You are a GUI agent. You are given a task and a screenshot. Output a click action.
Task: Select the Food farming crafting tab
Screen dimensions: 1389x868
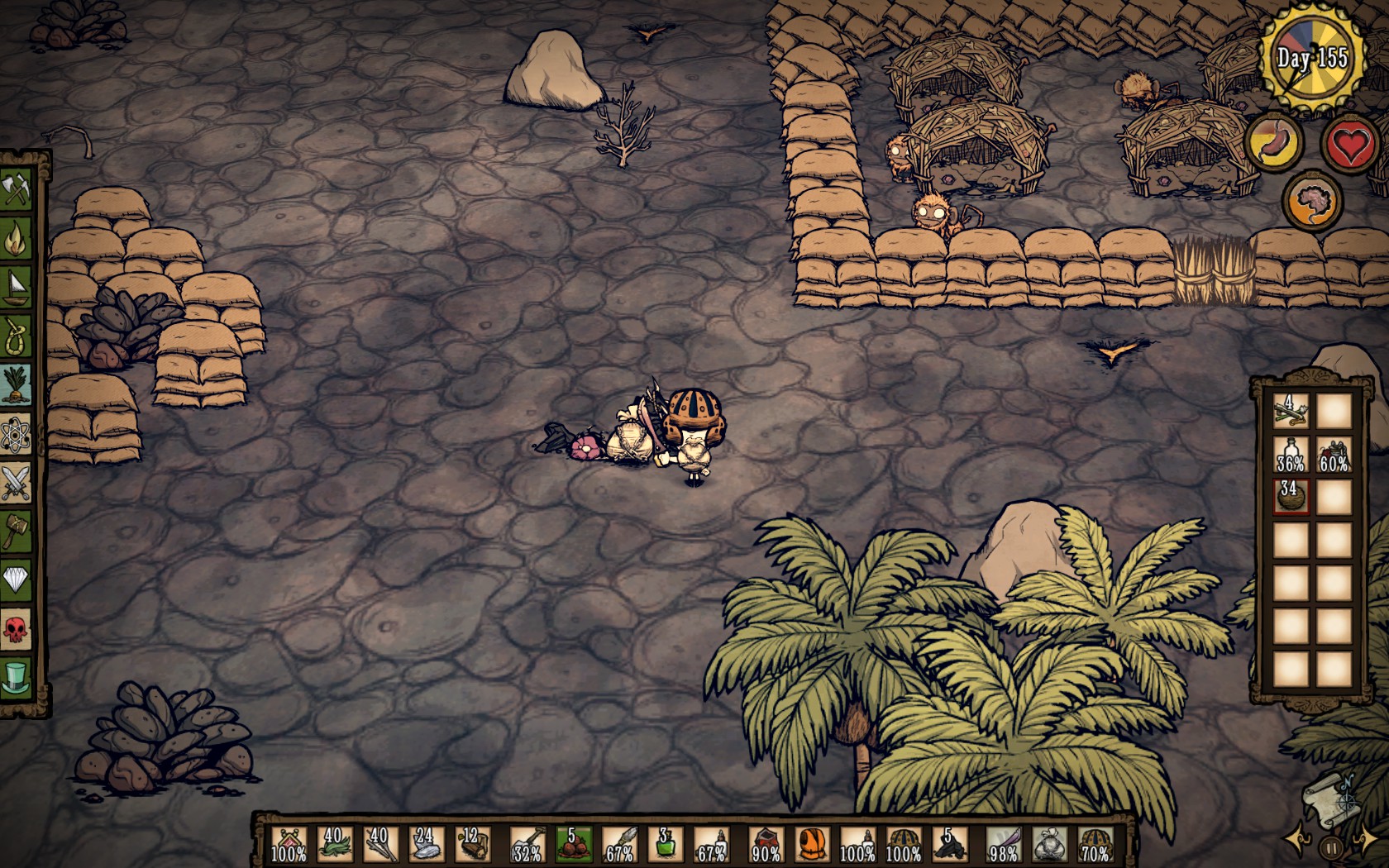(17, 385)
